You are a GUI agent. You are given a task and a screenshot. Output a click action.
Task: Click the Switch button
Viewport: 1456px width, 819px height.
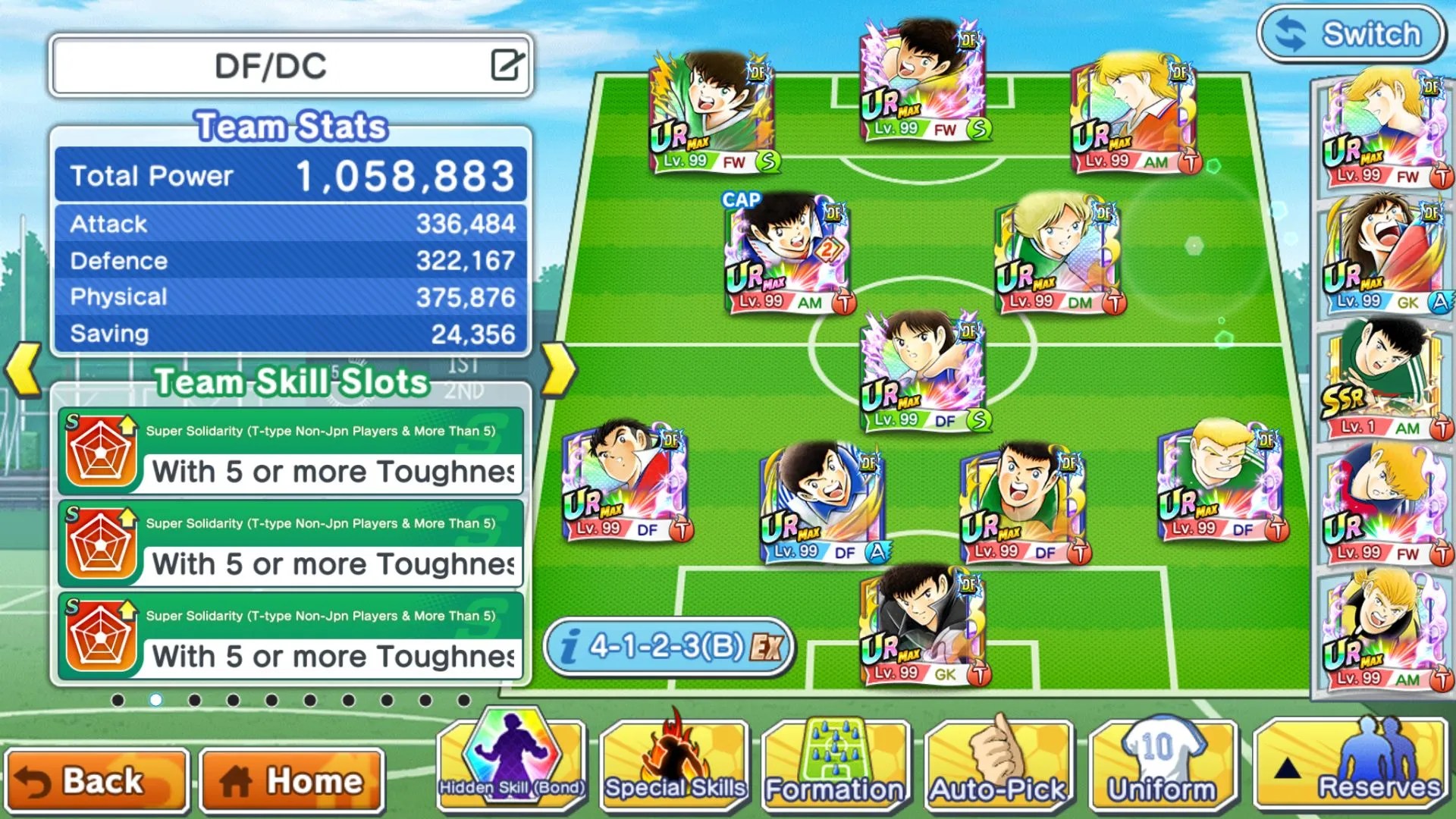tap(1351, 34)
